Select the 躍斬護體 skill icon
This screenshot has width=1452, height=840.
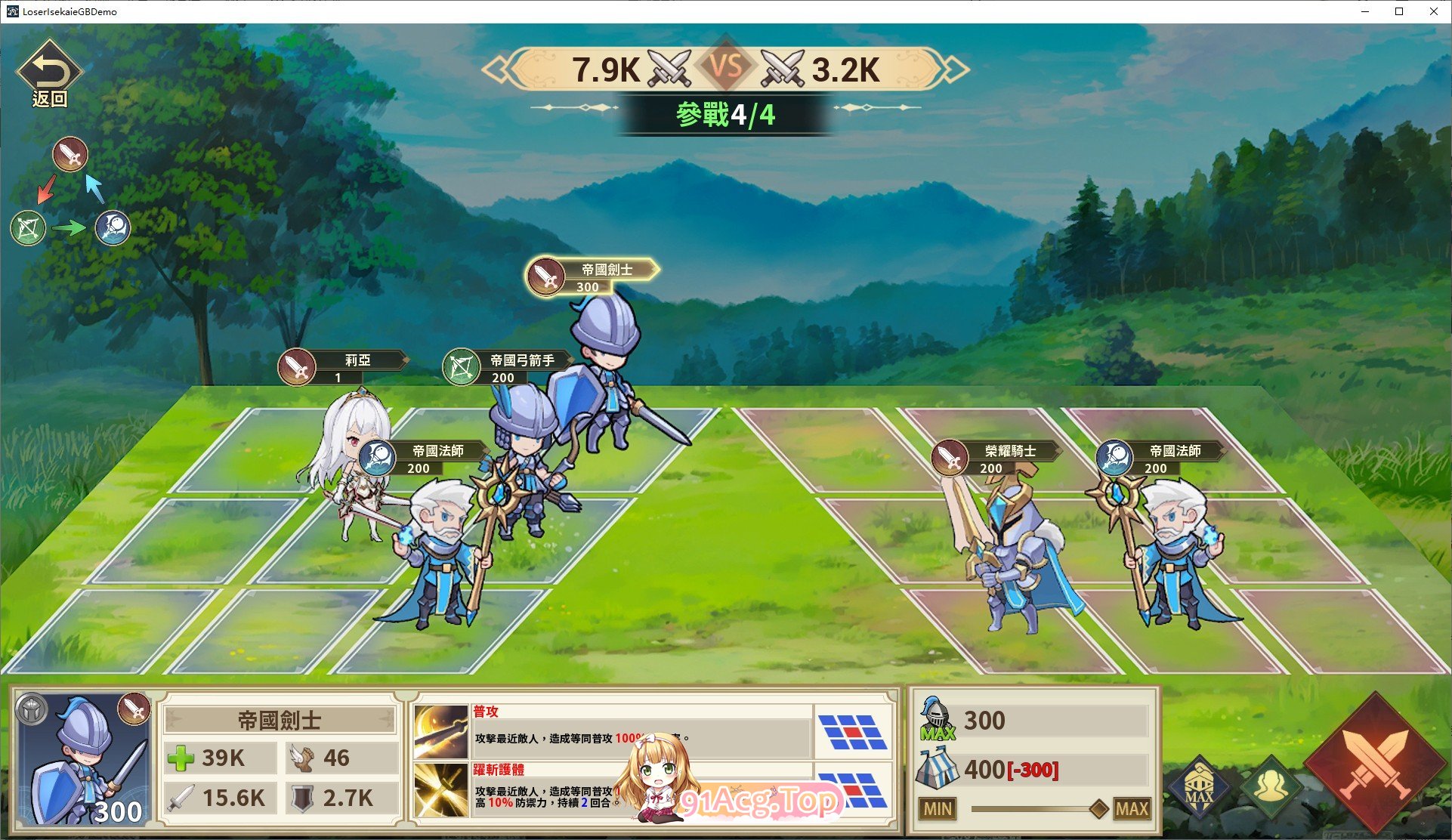click(441, 789)
